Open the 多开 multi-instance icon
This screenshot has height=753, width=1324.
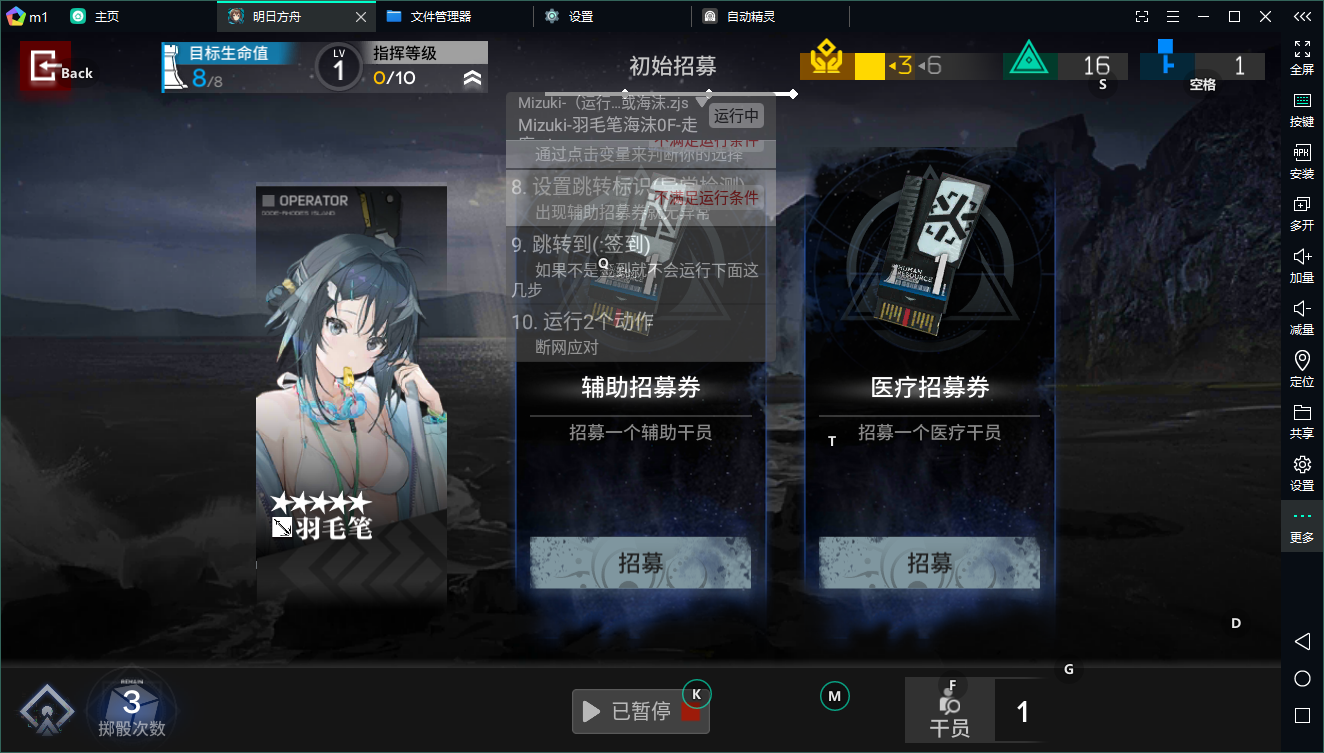click(1302, 213)
